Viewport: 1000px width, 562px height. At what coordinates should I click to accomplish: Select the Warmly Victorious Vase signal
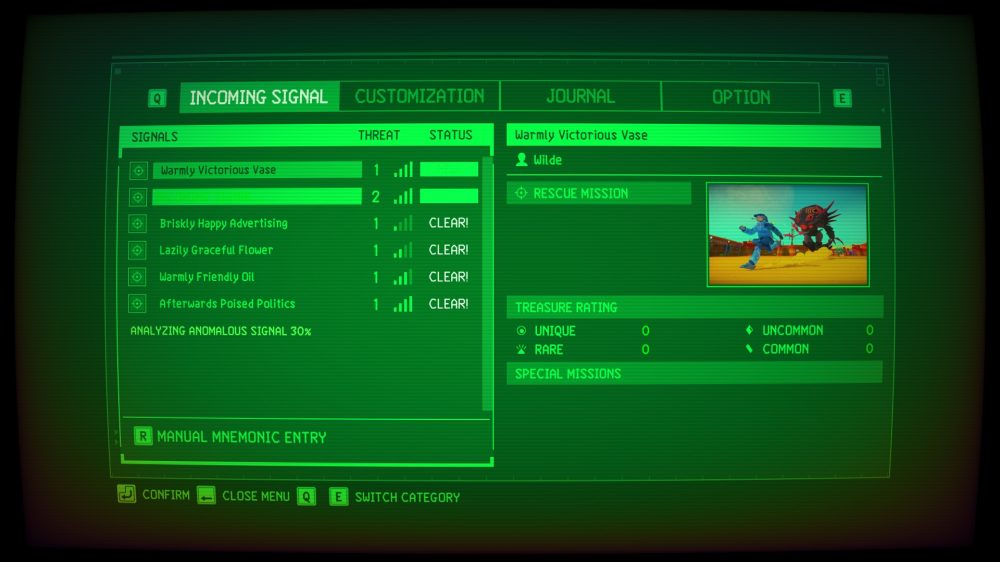(257, 170)
